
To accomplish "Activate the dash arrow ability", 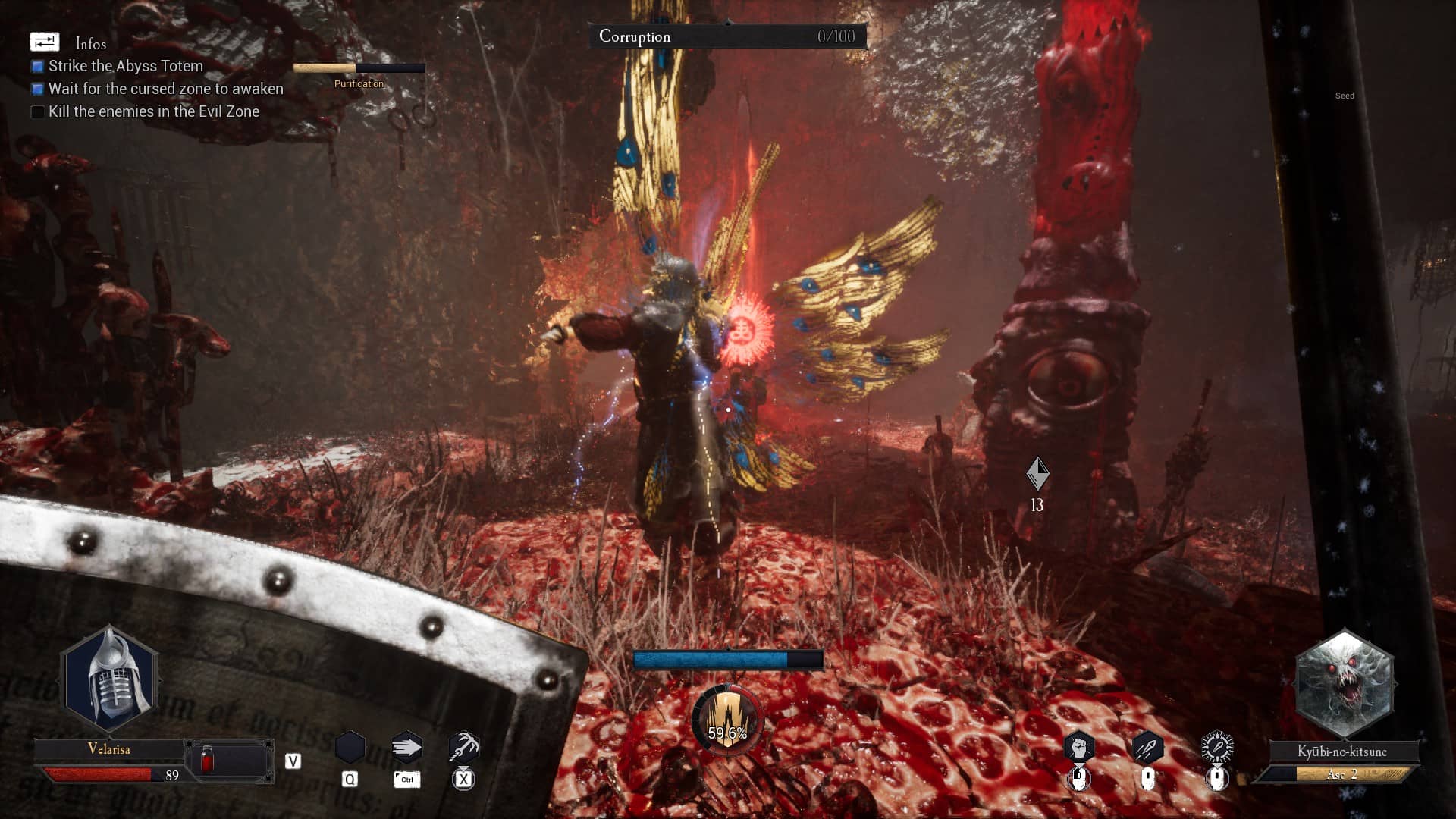I will (406, 748).
